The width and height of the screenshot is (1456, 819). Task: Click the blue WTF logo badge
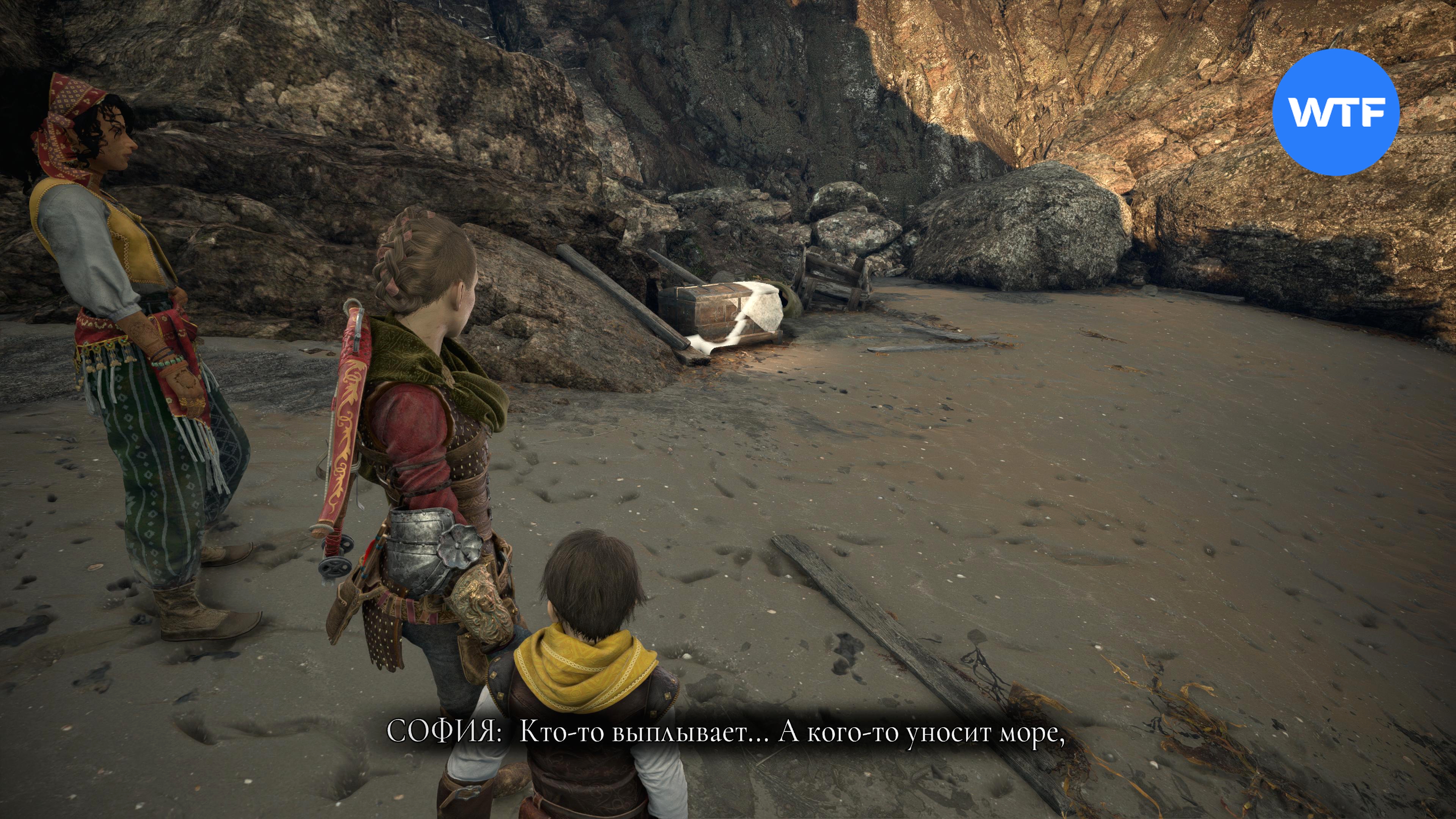1336,112
